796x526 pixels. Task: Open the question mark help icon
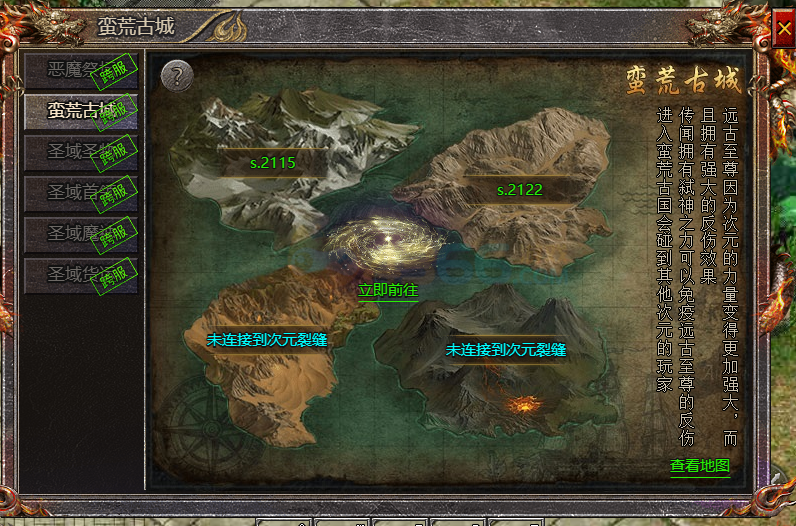coord(176,75)
